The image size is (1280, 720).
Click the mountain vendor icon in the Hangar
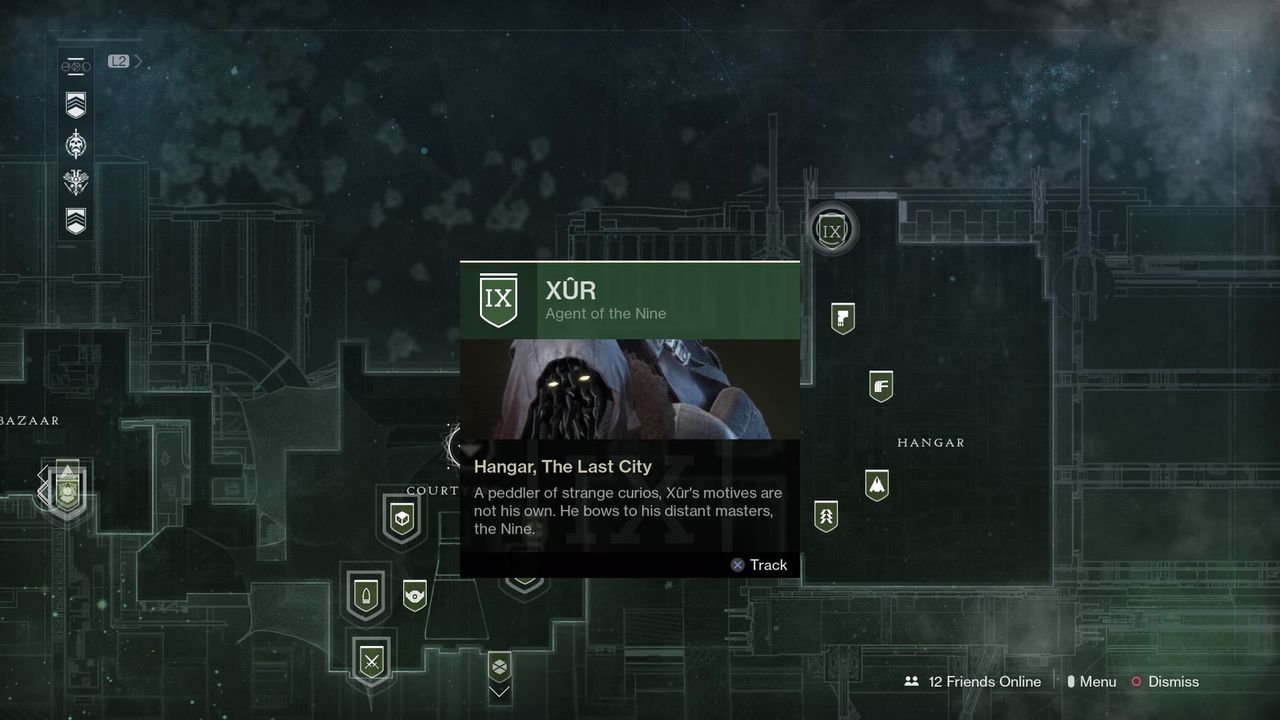coord(877,485)
